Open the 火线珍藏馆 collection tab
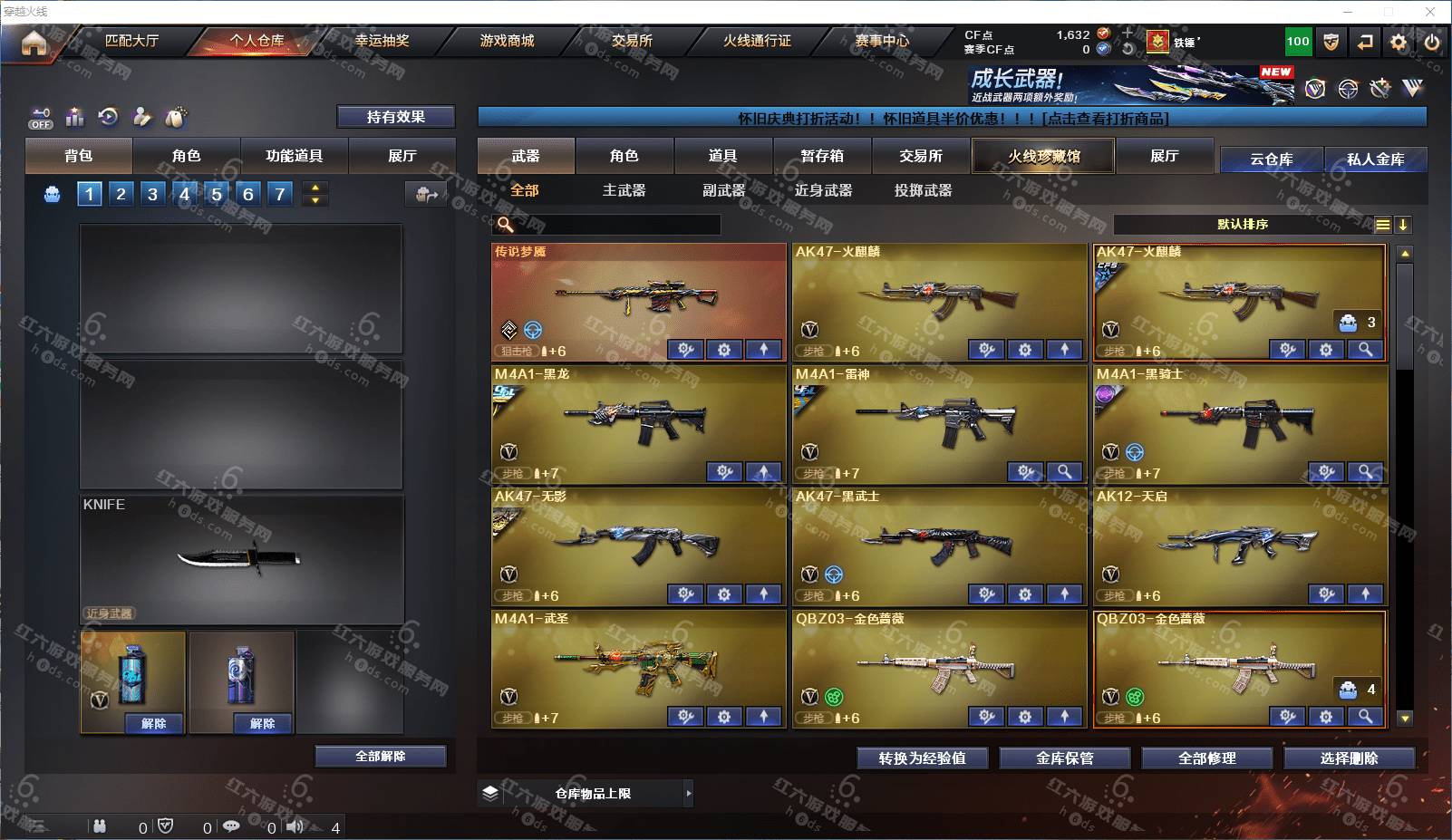This screenshot has width=1452, height=840. 1043,156
